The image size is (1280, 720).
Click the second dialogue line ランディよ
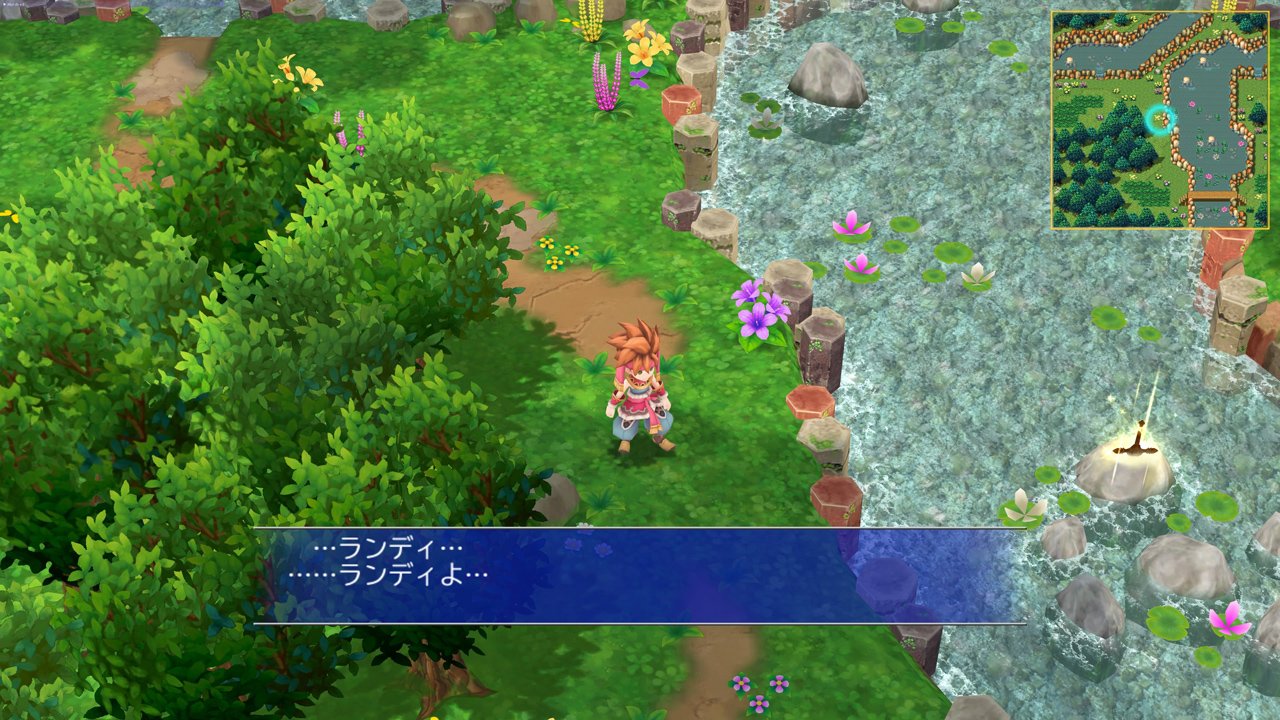[390, 575]
